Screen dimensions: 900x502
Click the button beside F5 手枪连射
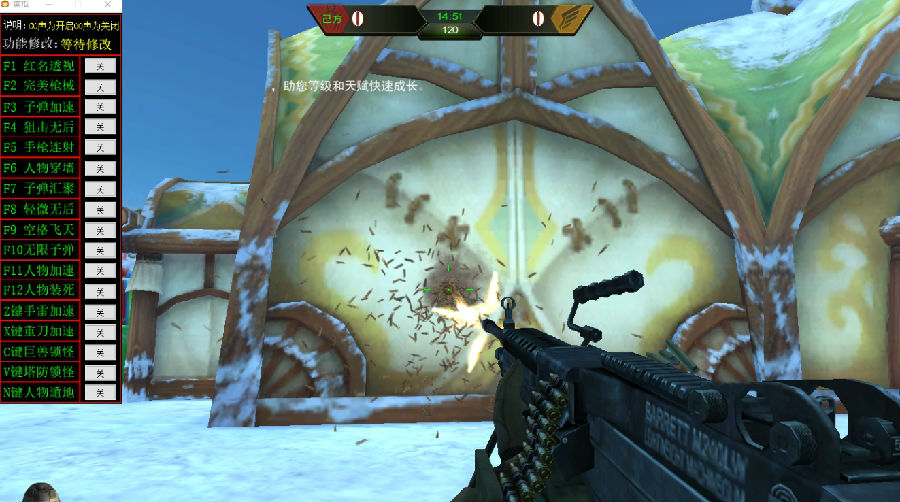100,148
